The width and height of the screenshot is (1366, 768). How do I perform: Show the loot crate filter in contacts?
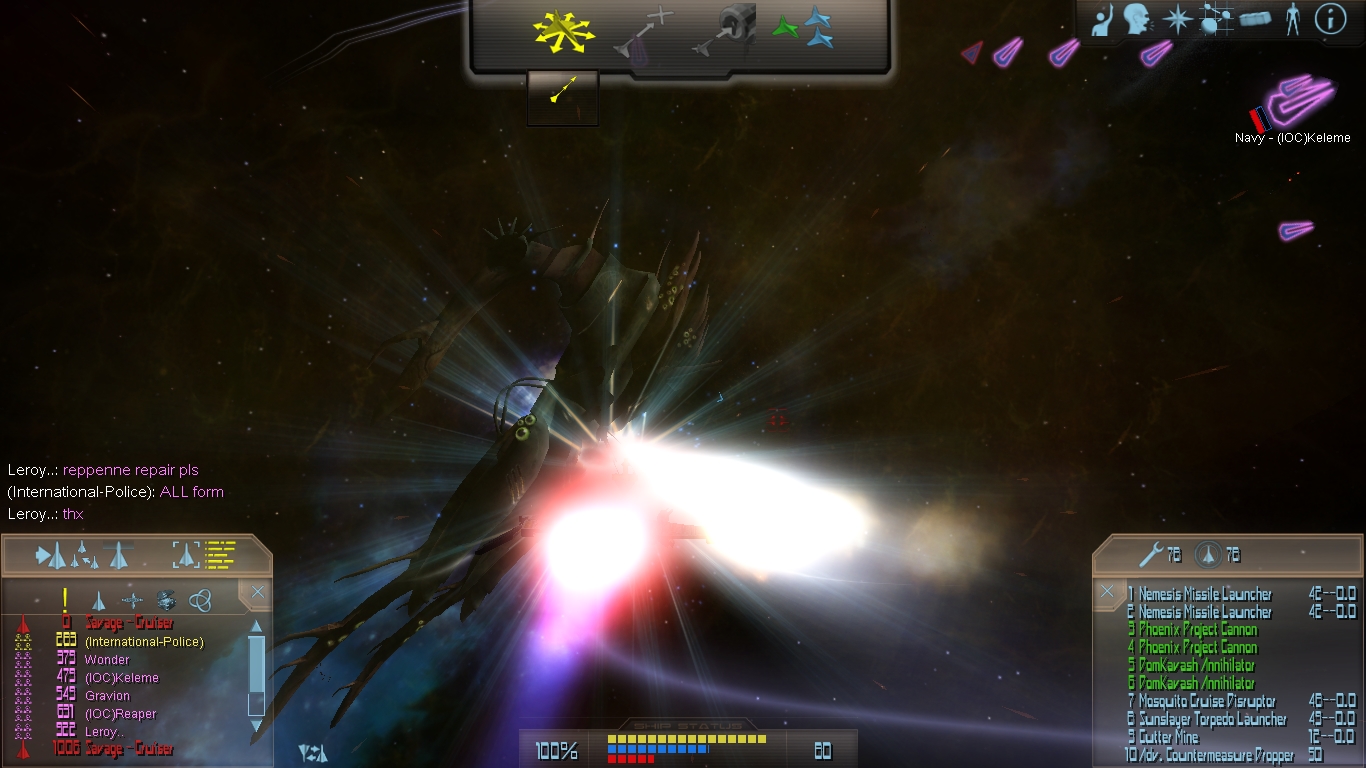point(166,600)
